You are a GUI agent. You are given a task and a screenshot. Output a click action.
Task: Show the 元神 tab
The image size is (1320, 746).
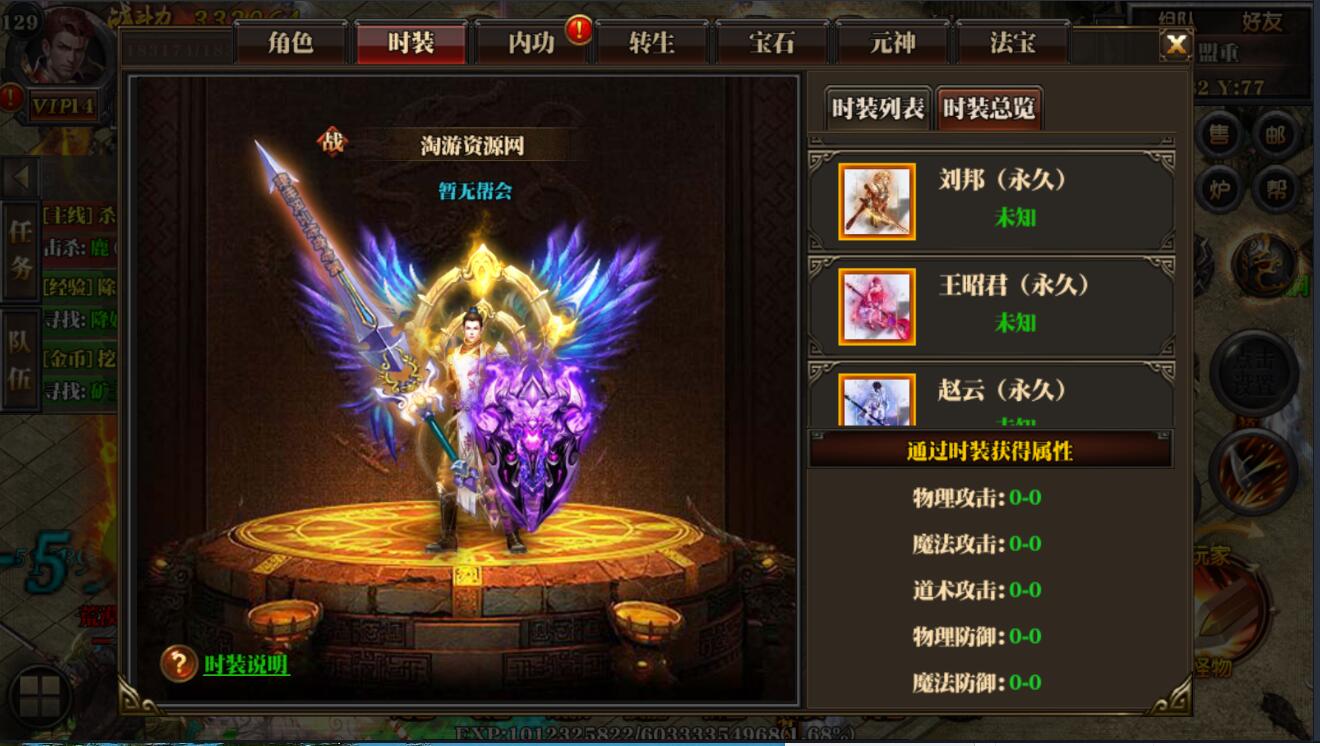pyautogui.click(x=892, y=43)
